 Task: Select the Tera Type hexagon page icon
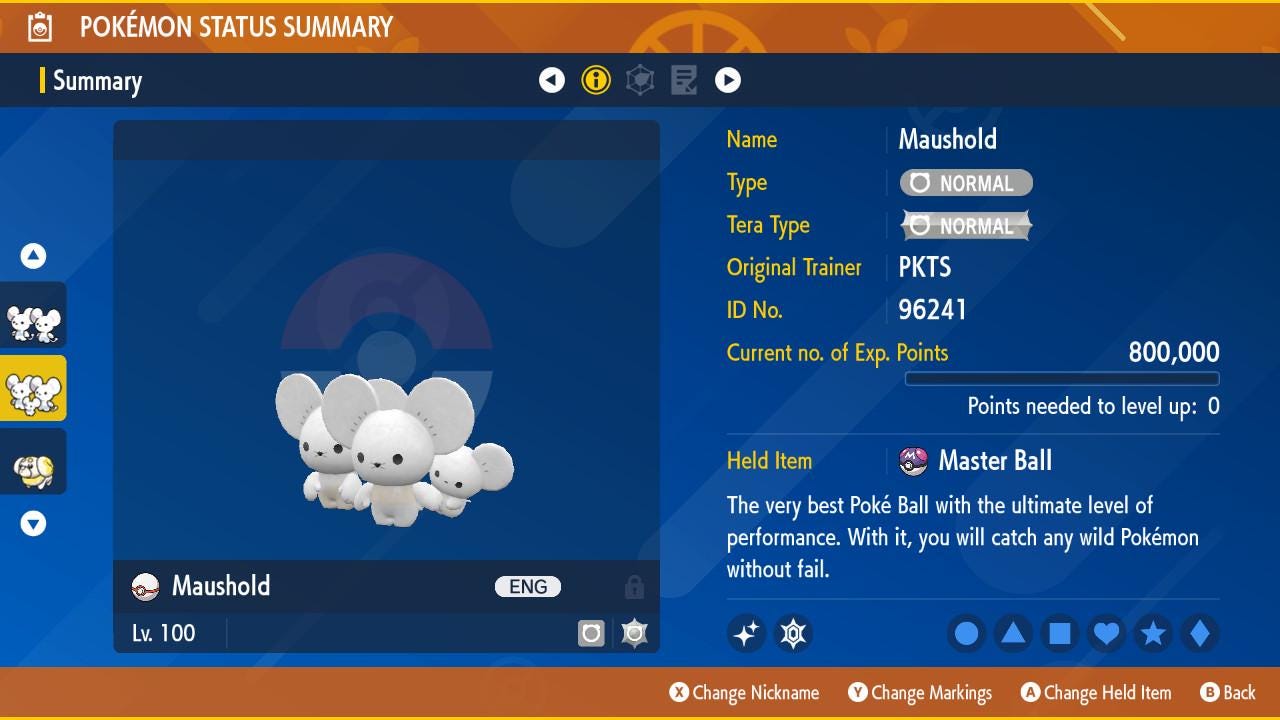[640, 80]
